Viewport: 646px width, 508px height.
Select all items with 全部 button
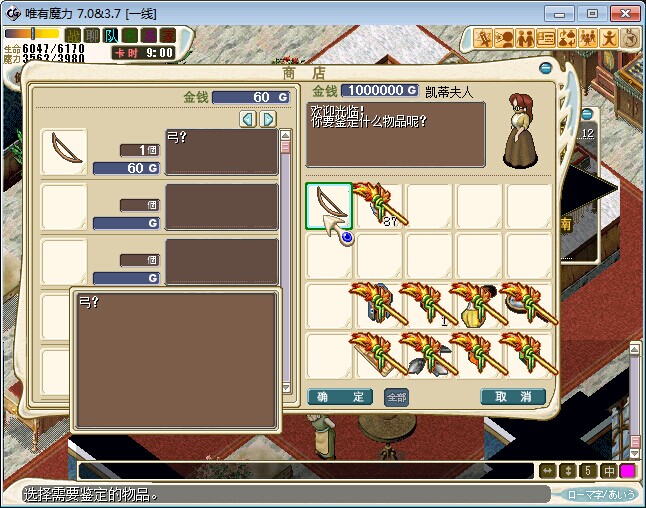396,397
